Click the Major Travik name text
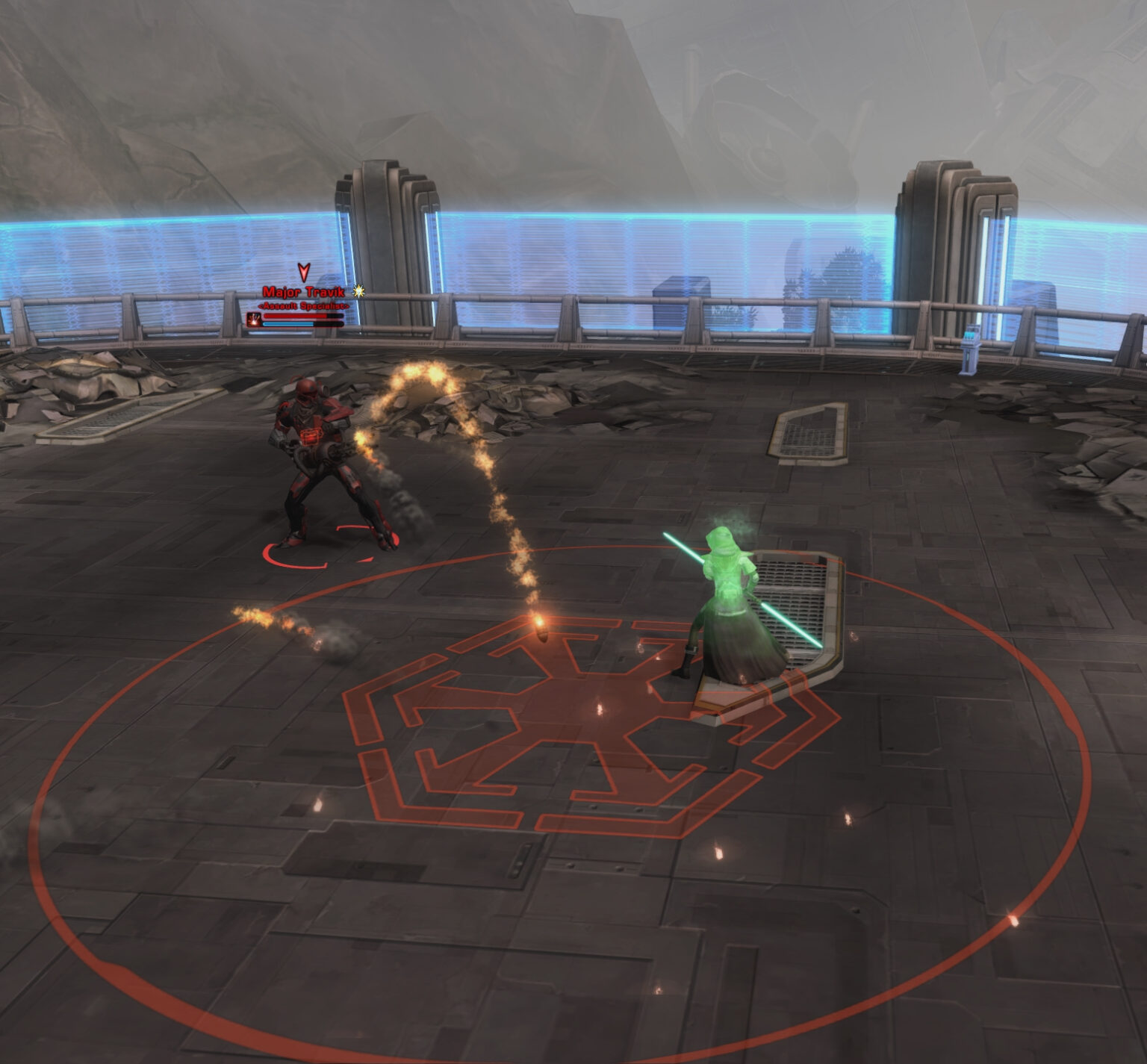1147x1064 pixels. coord(303,292)
